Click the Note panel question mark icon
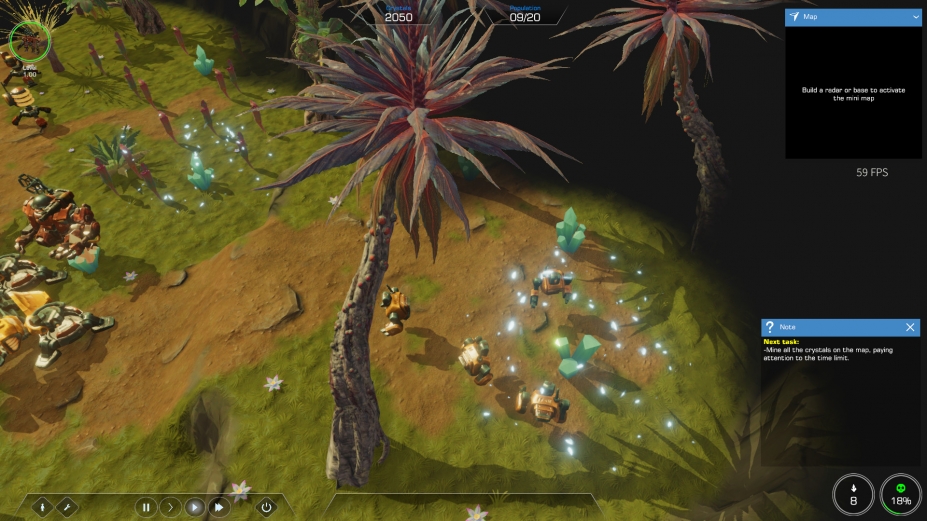Viewport: 927px width, 521px height. (x=769, y=327)
